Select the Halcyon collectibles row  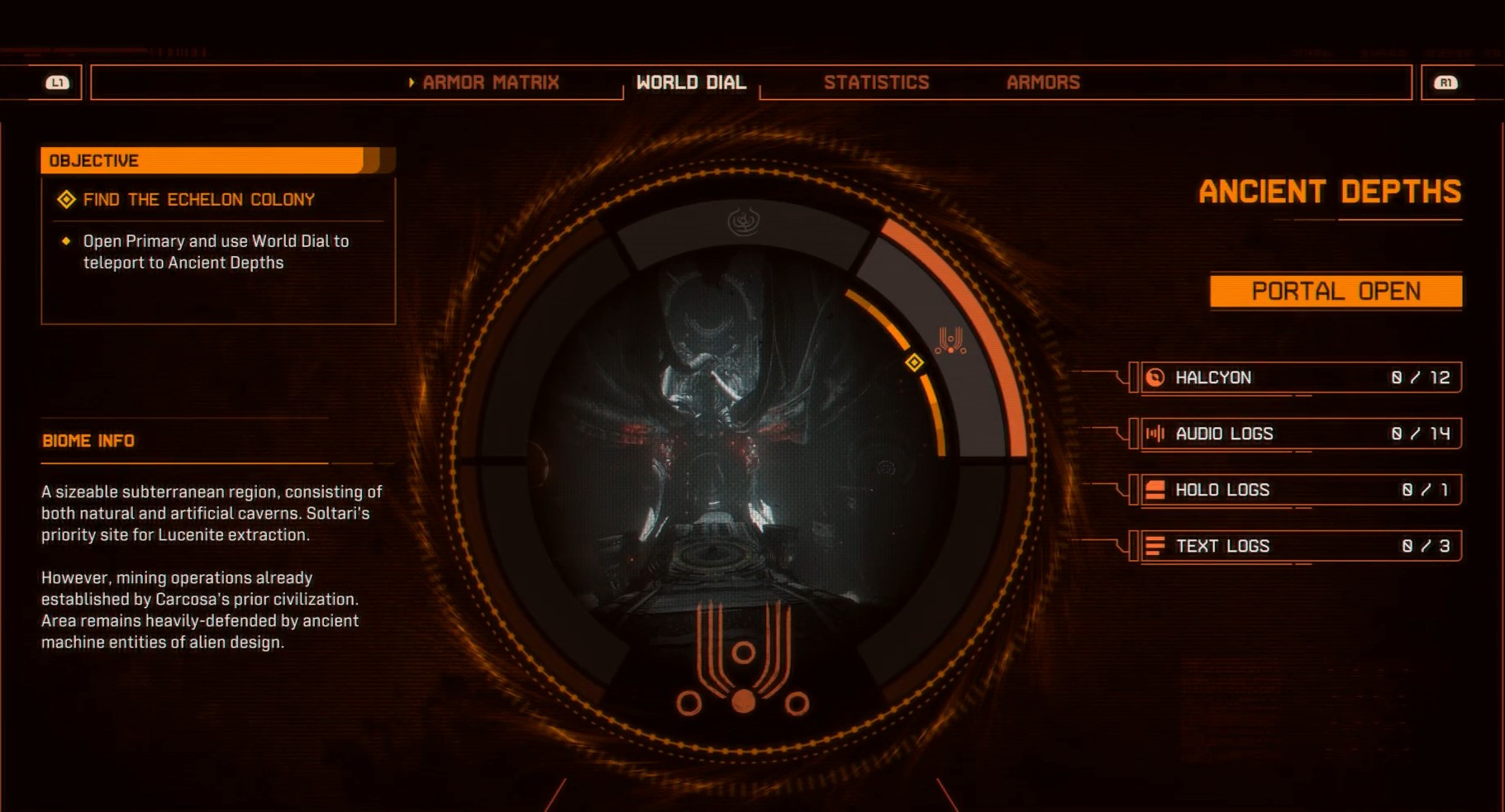tap(1300, 378)
